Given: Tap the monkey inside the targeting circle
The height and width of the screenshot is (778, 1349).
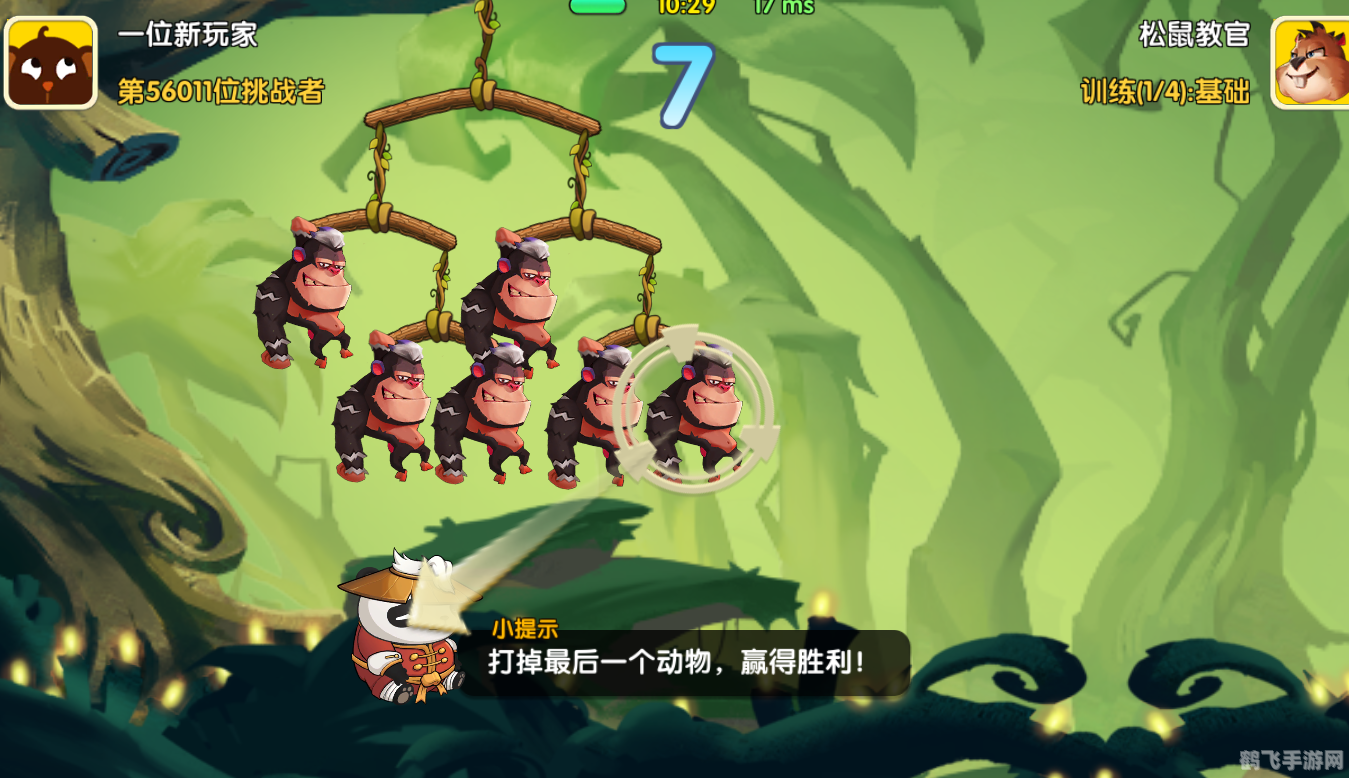Looking at the screenshot, I should pos(705,410).
